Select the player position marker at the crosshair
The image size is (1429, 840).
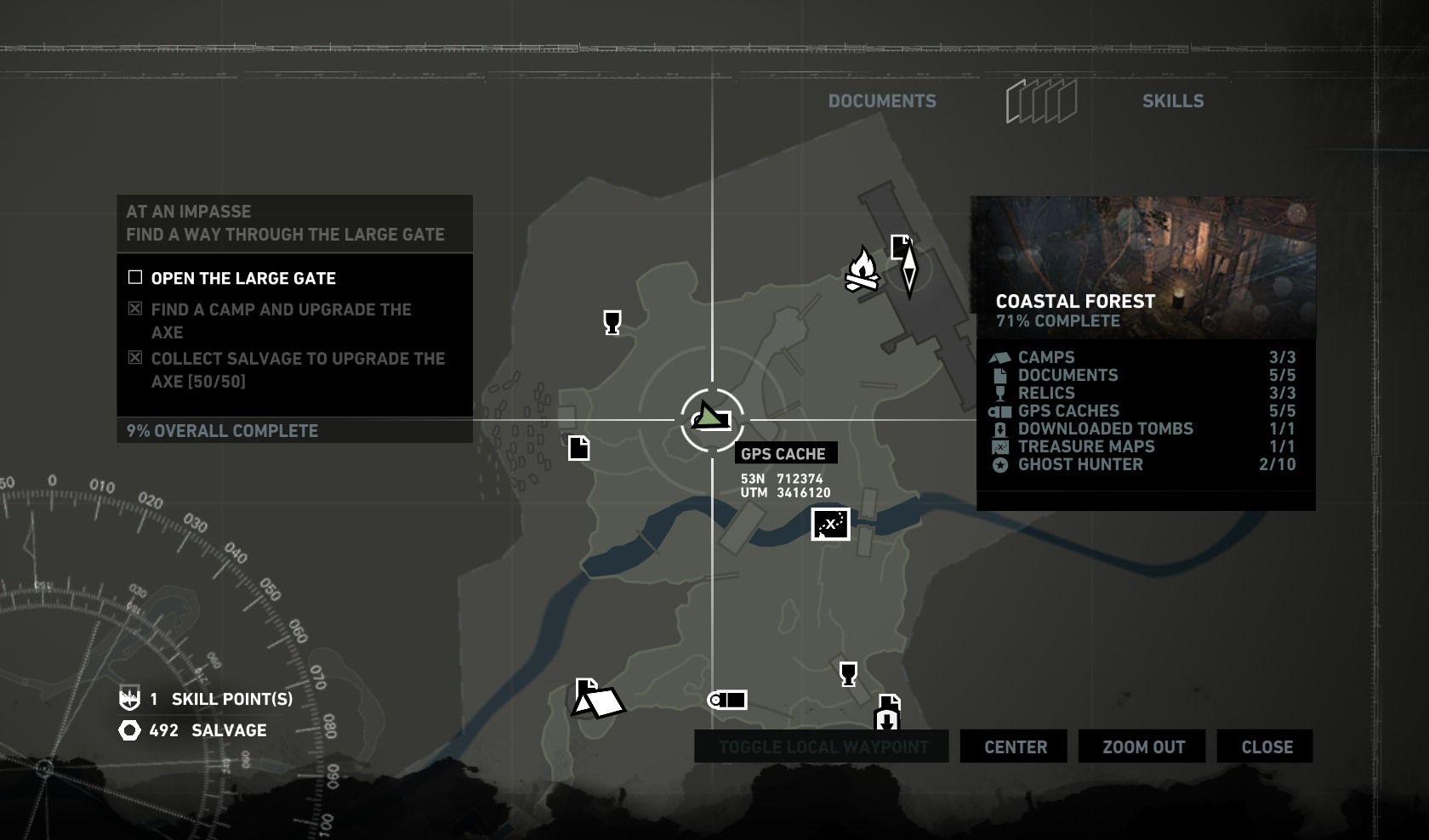point(713,418)
